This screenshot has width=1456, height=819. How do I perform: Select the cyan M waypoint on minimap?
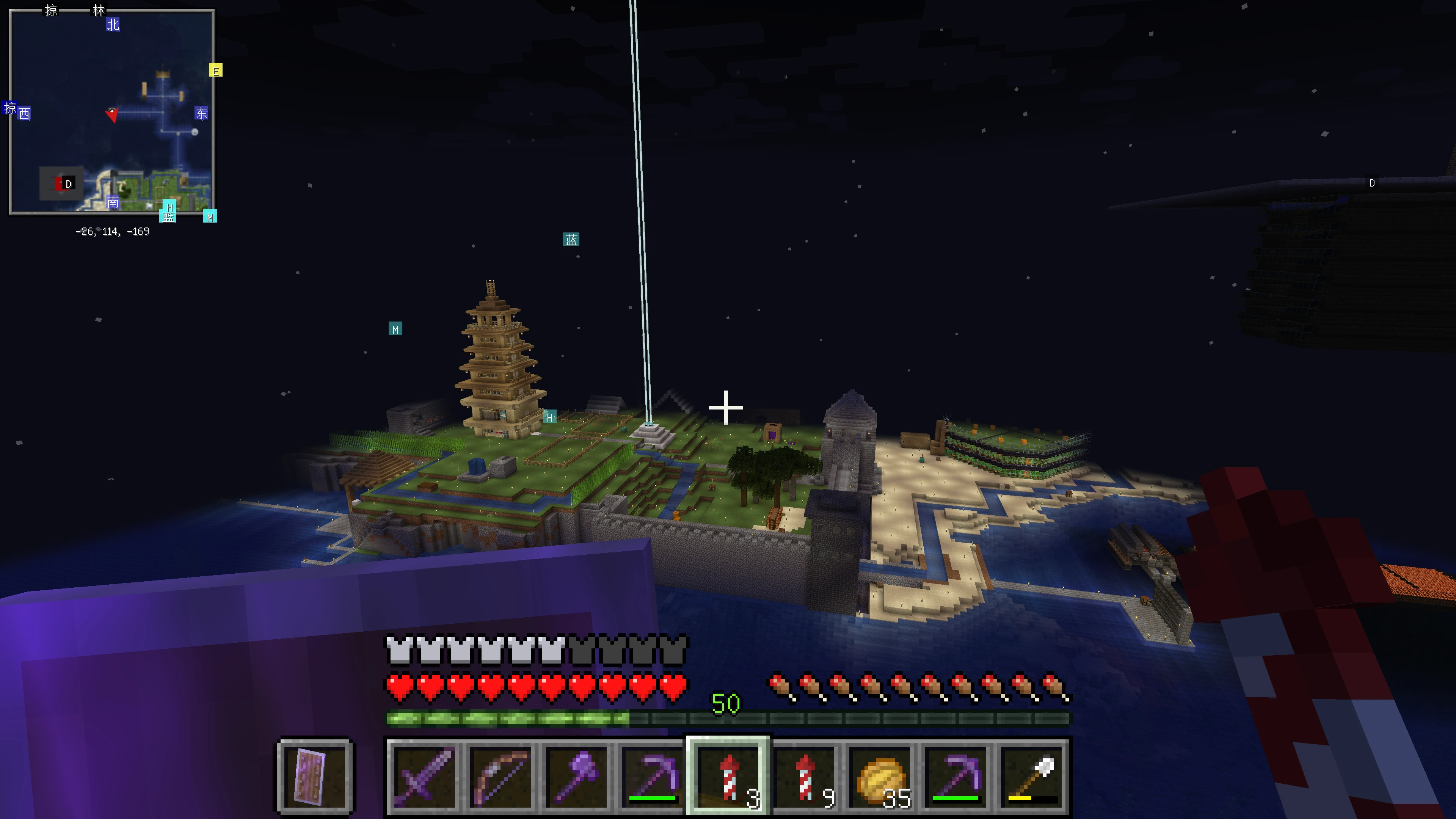[x=210, y=217]
